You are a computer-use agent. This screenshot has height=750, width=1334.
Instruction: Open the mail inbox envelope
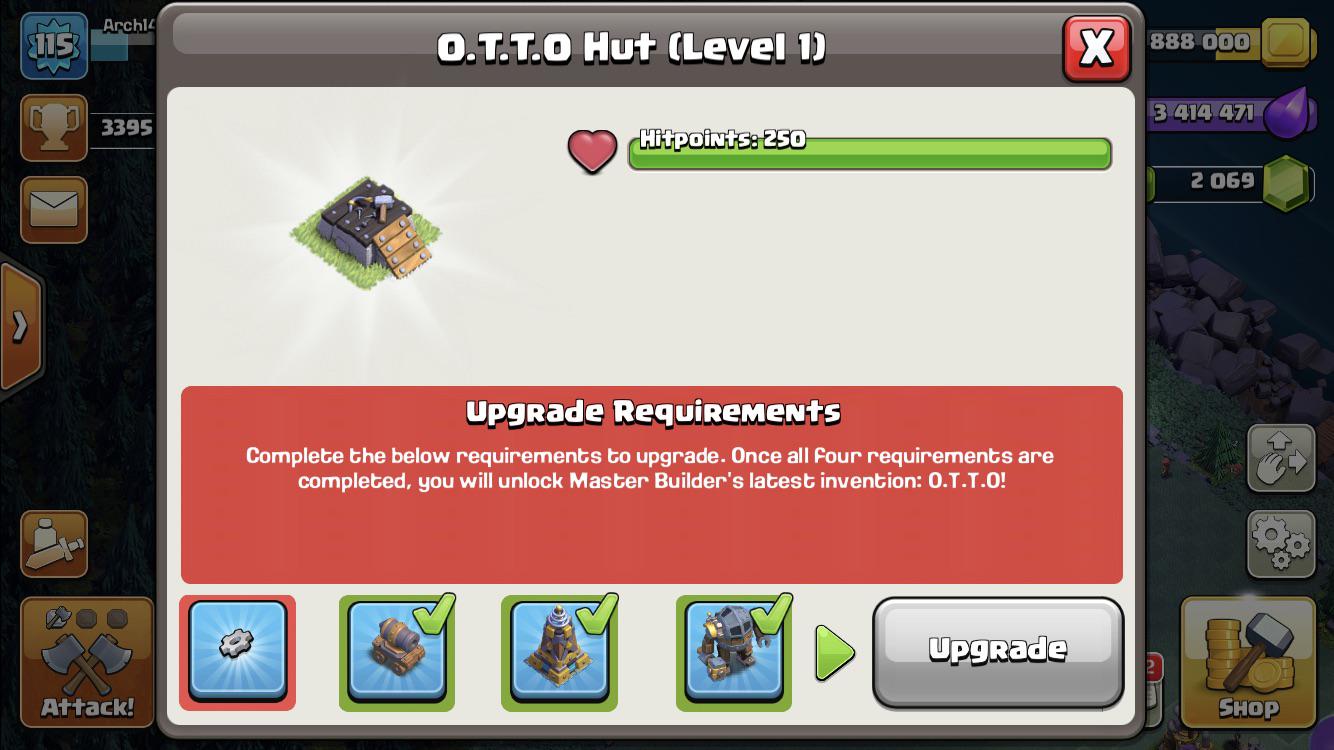[52, 210]
